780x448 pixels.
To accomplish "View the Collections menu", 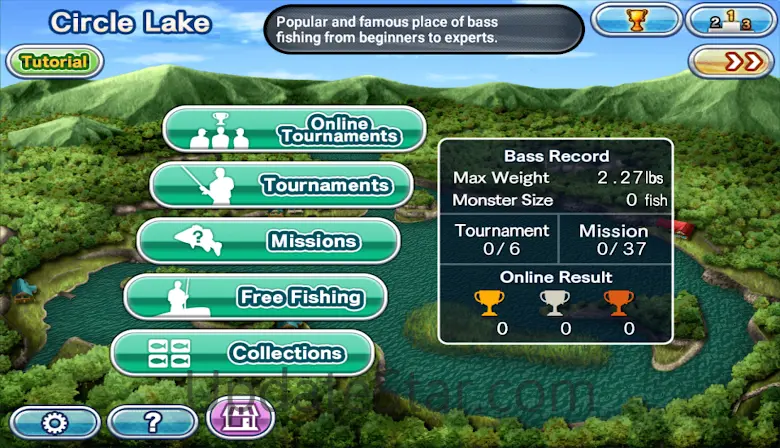I will [x=243, y=353].
